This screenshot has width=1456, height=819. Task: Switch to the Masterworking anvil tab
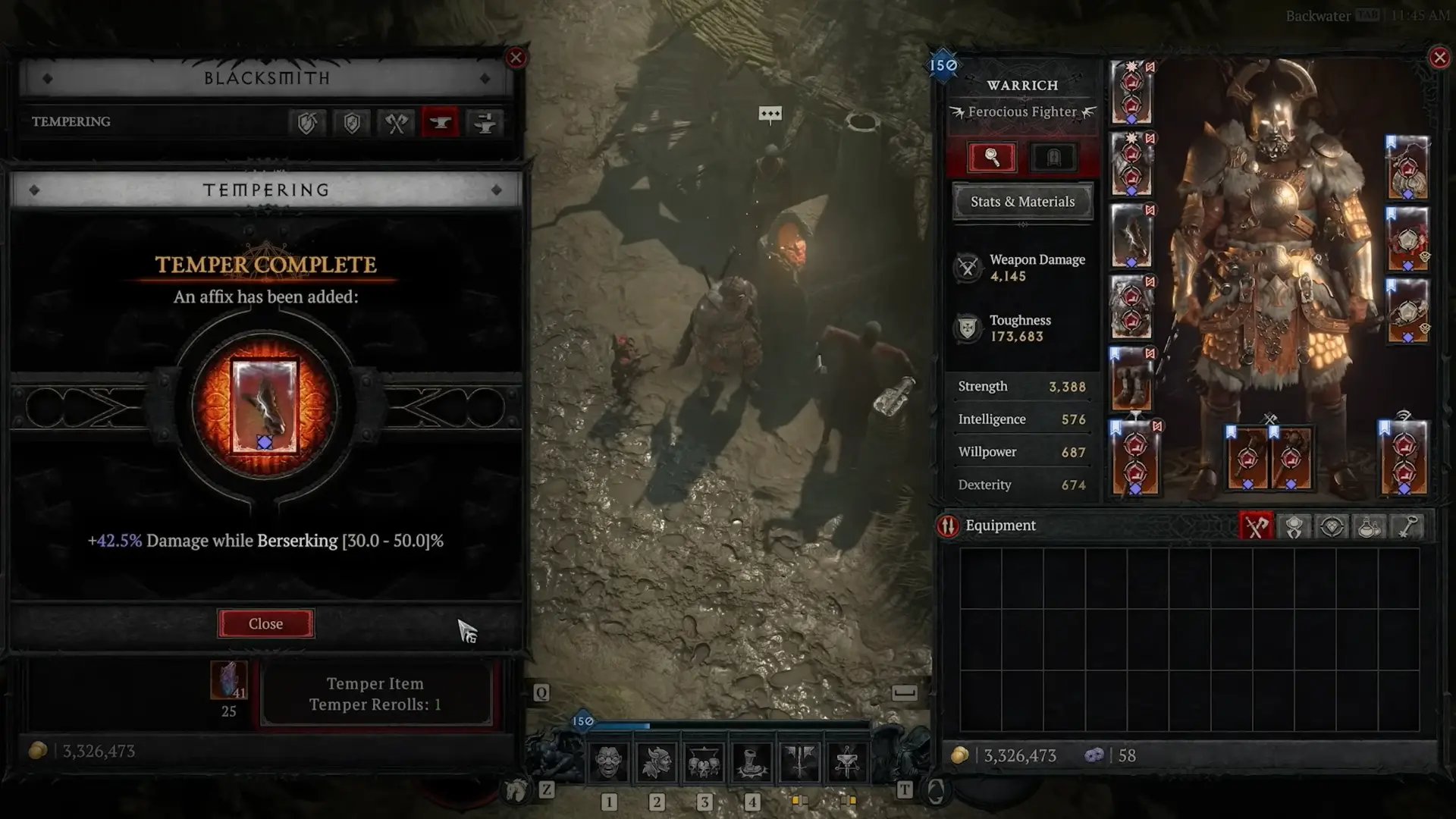(484, 122)
